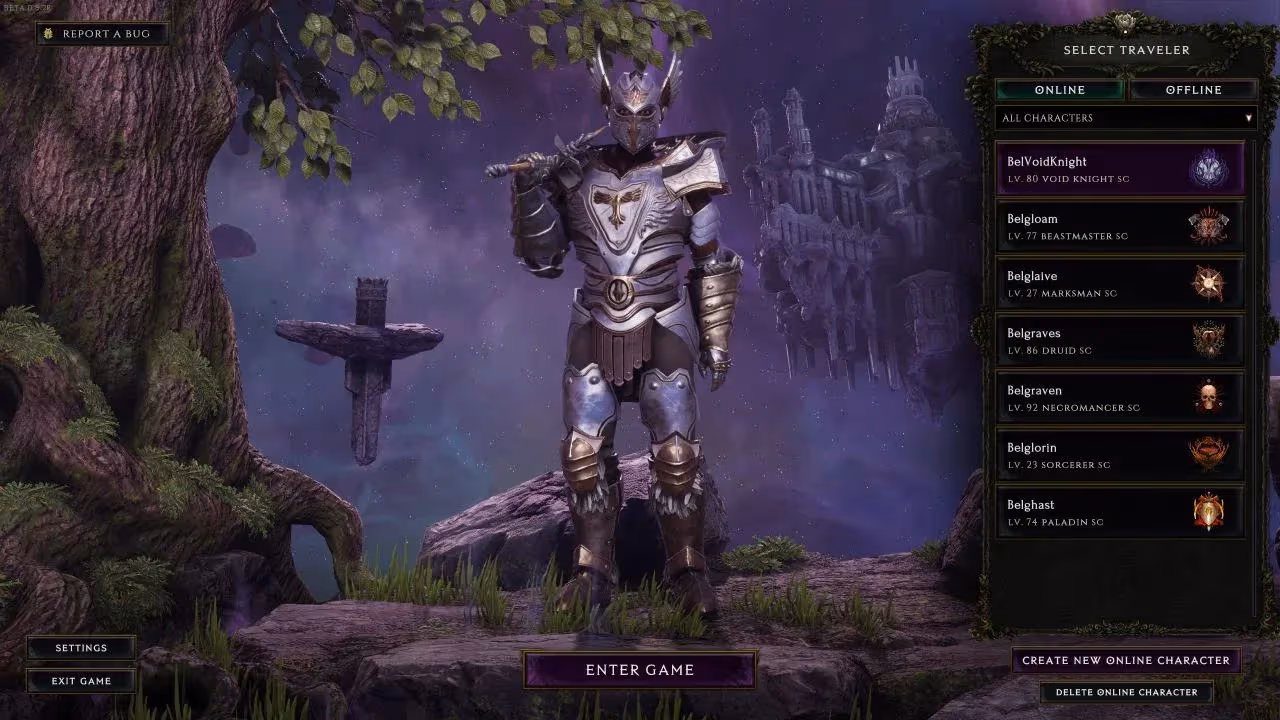Open the All Characters filter dropdown
This screenshot has width=1280, height=720.
point(1124,118)
